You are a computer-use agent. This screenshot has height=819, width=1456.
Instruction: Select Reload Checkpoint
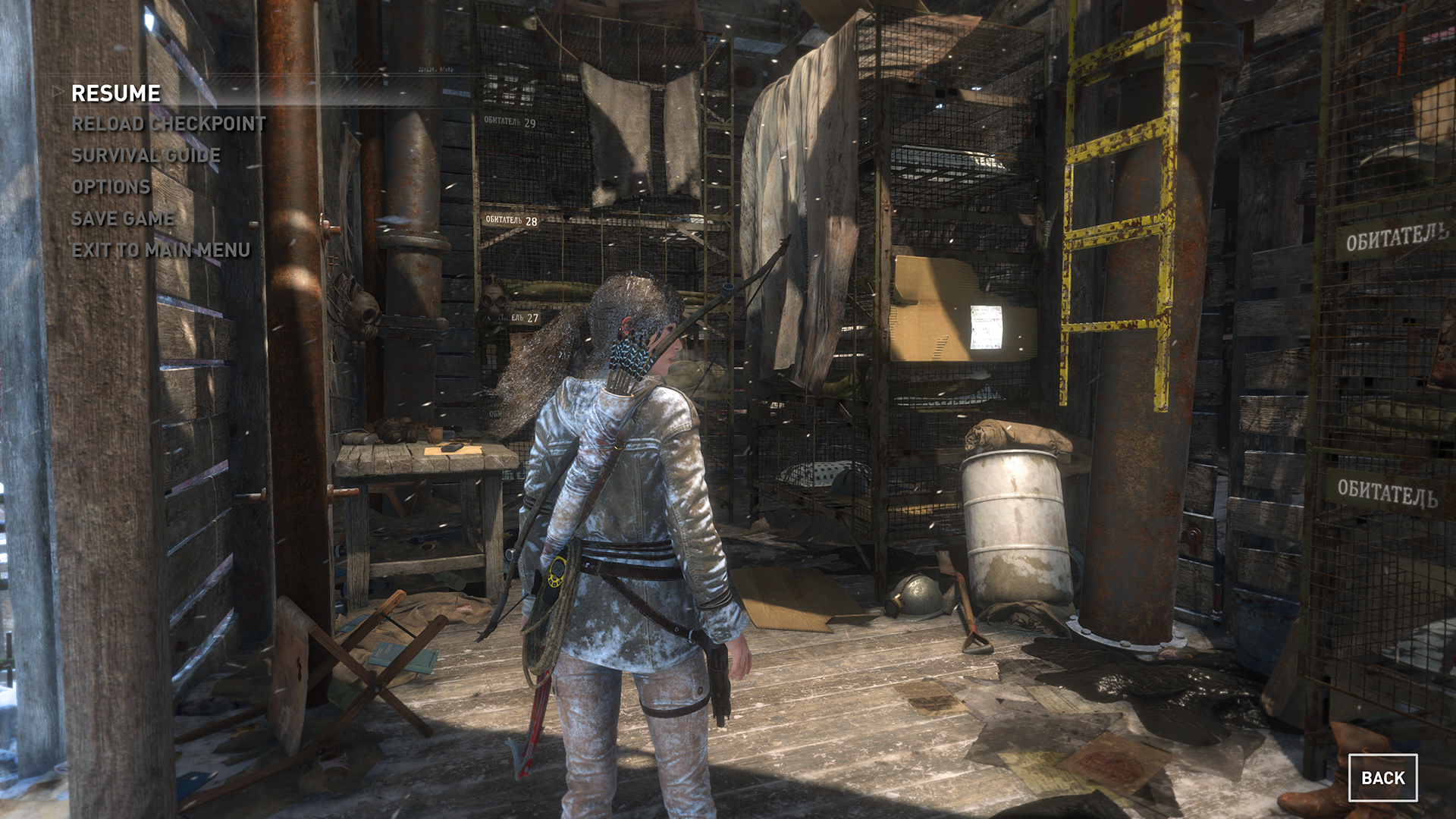168,124
